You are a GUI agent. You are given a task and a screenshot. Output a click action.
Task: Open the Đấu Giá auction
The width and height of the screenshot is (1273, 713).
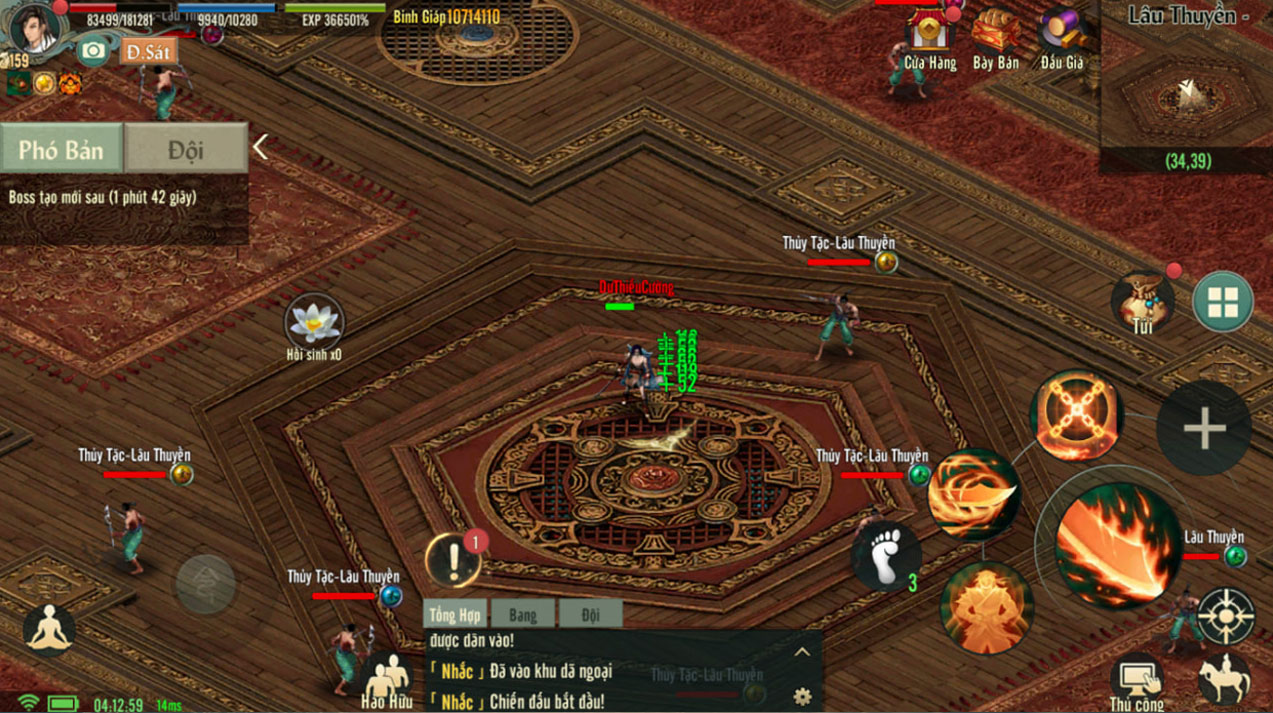[x=1061, y=40]
